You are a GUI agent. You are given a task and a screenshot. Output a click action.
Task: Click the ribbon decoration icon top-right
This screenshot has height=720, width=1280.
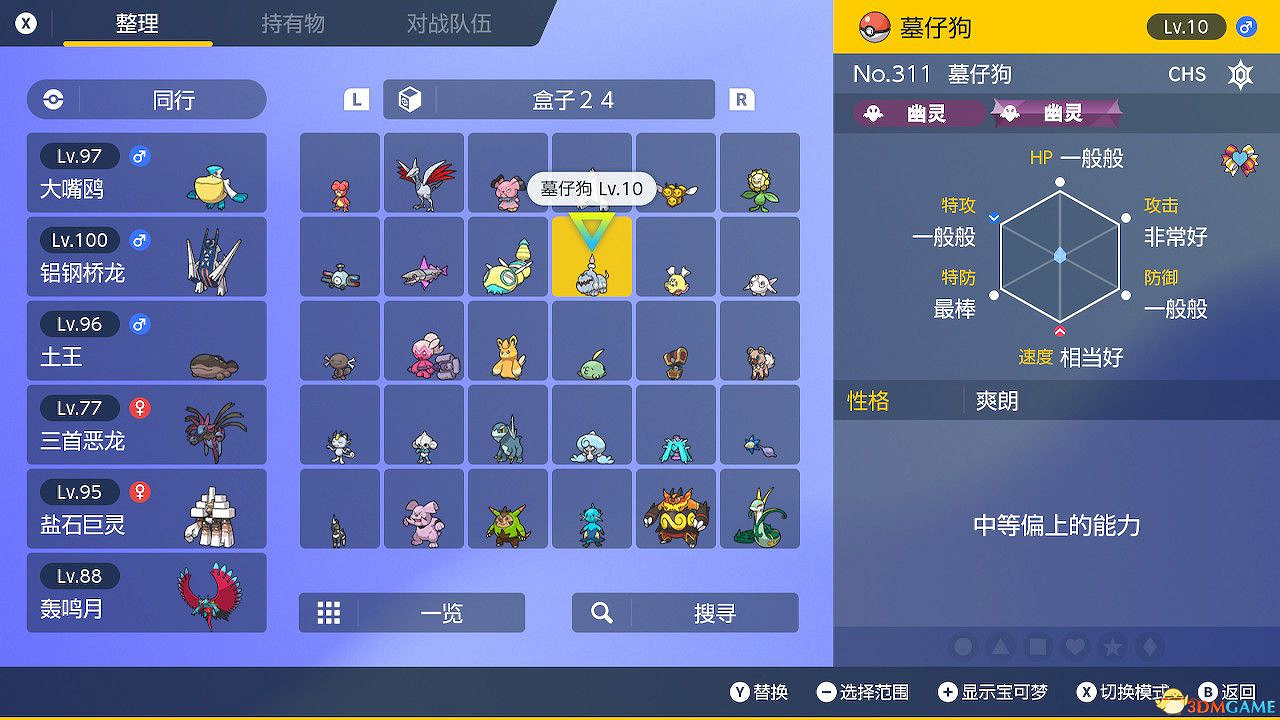pos(1237,160)
